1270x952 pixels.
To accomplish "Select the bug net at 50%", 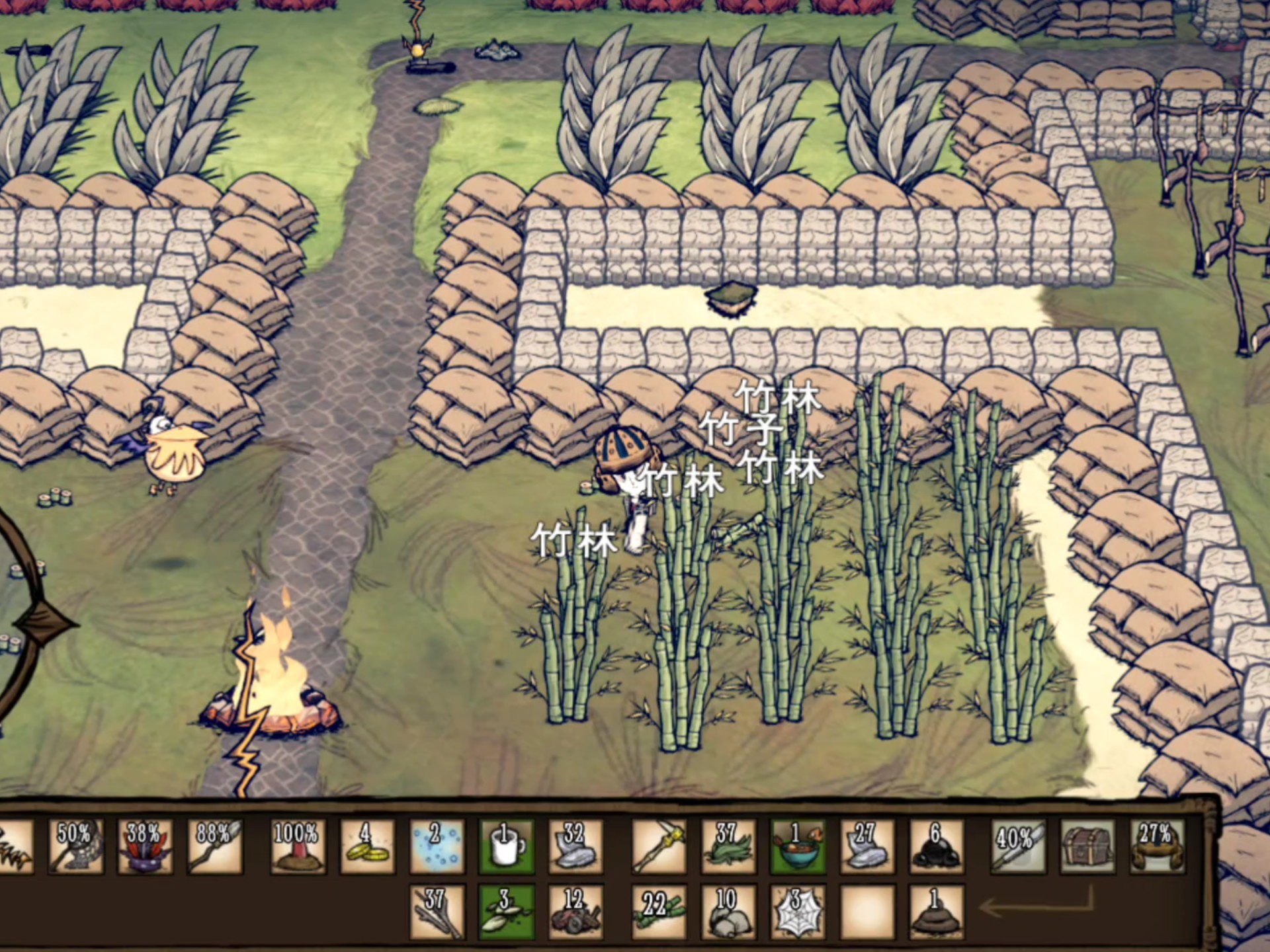I will 75,847.
